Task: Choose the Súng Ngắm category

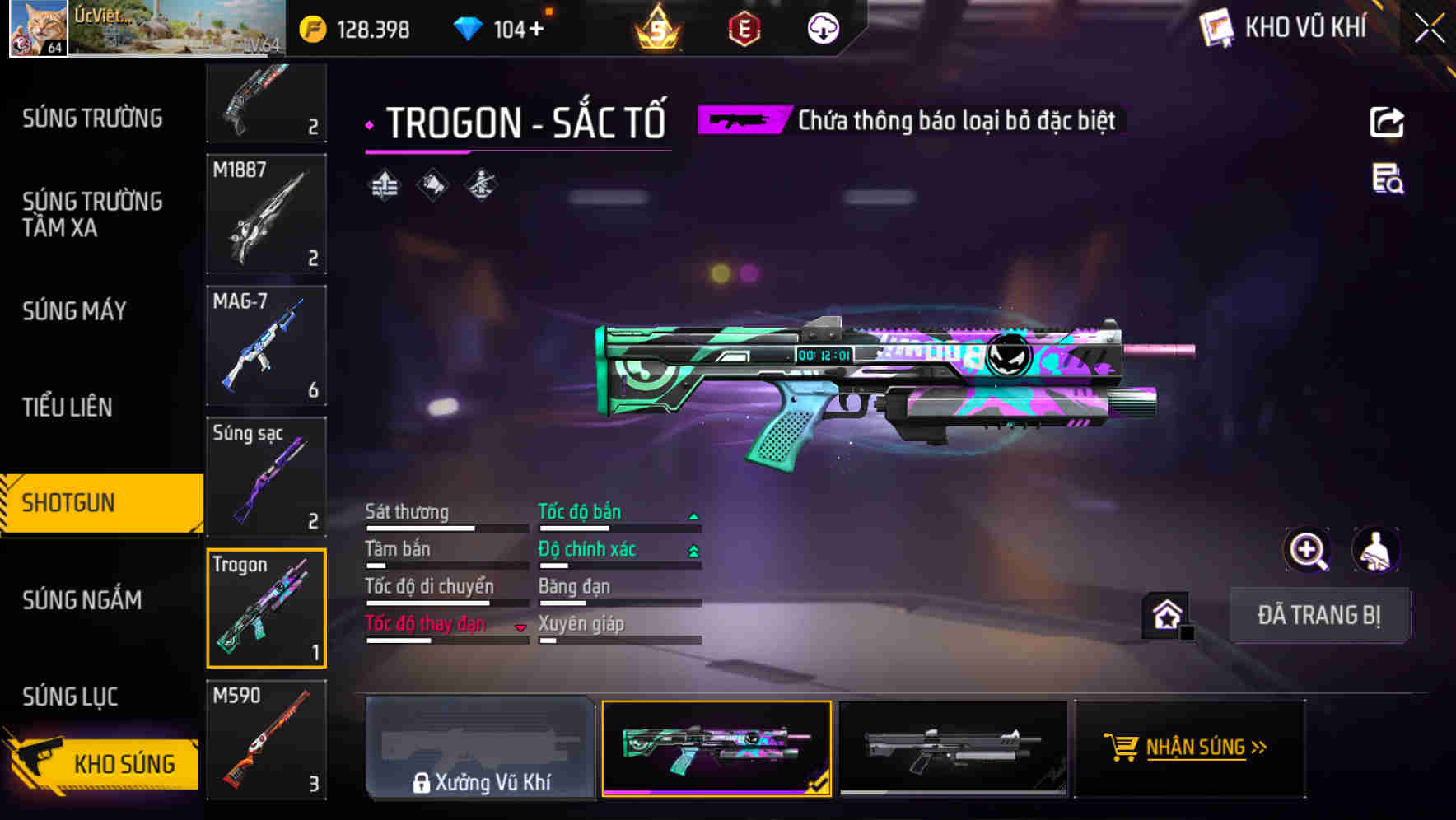Action: click(82, 599)
